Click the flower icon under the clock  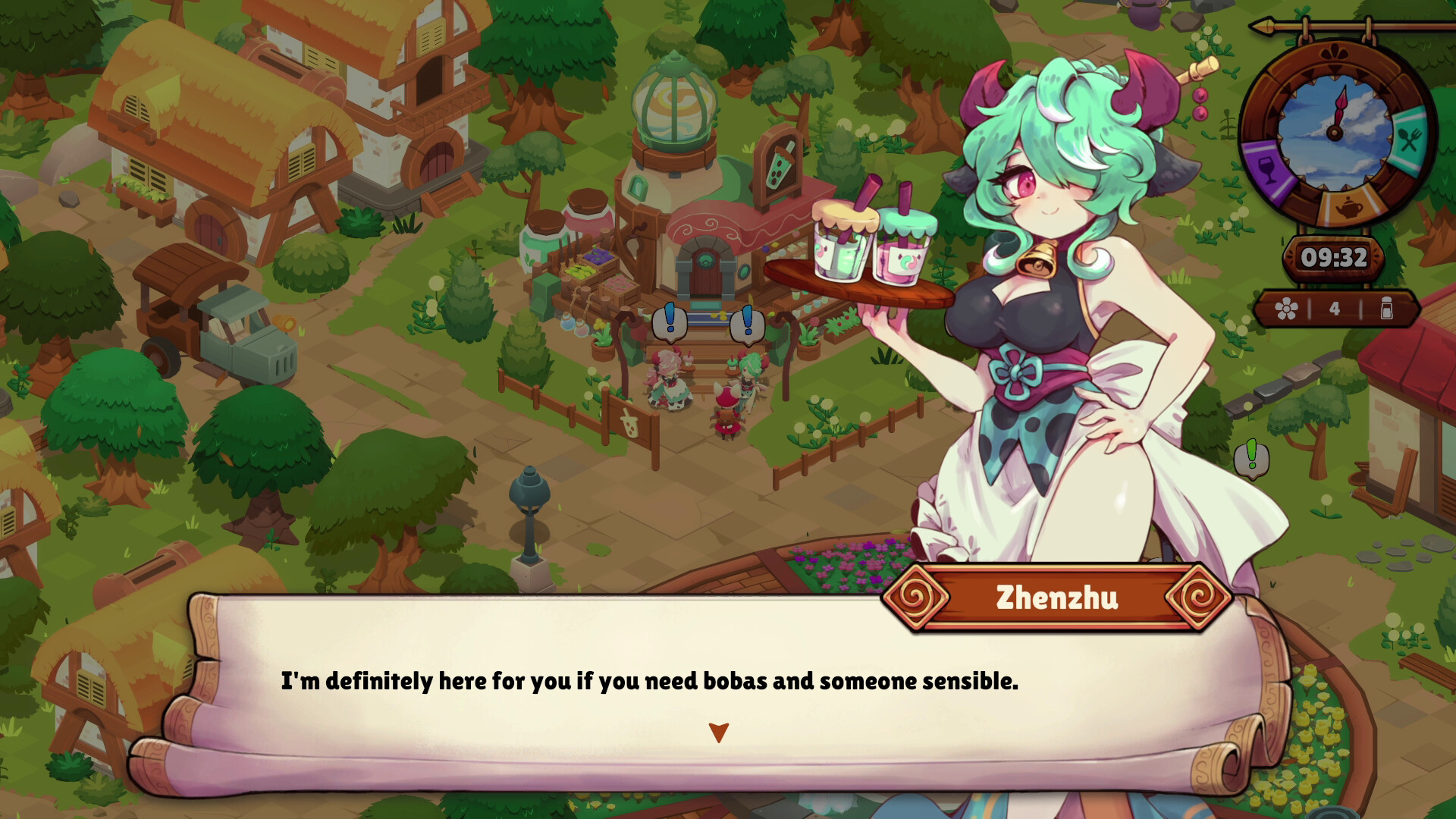pyautogui.click(x=1286, y=309)
